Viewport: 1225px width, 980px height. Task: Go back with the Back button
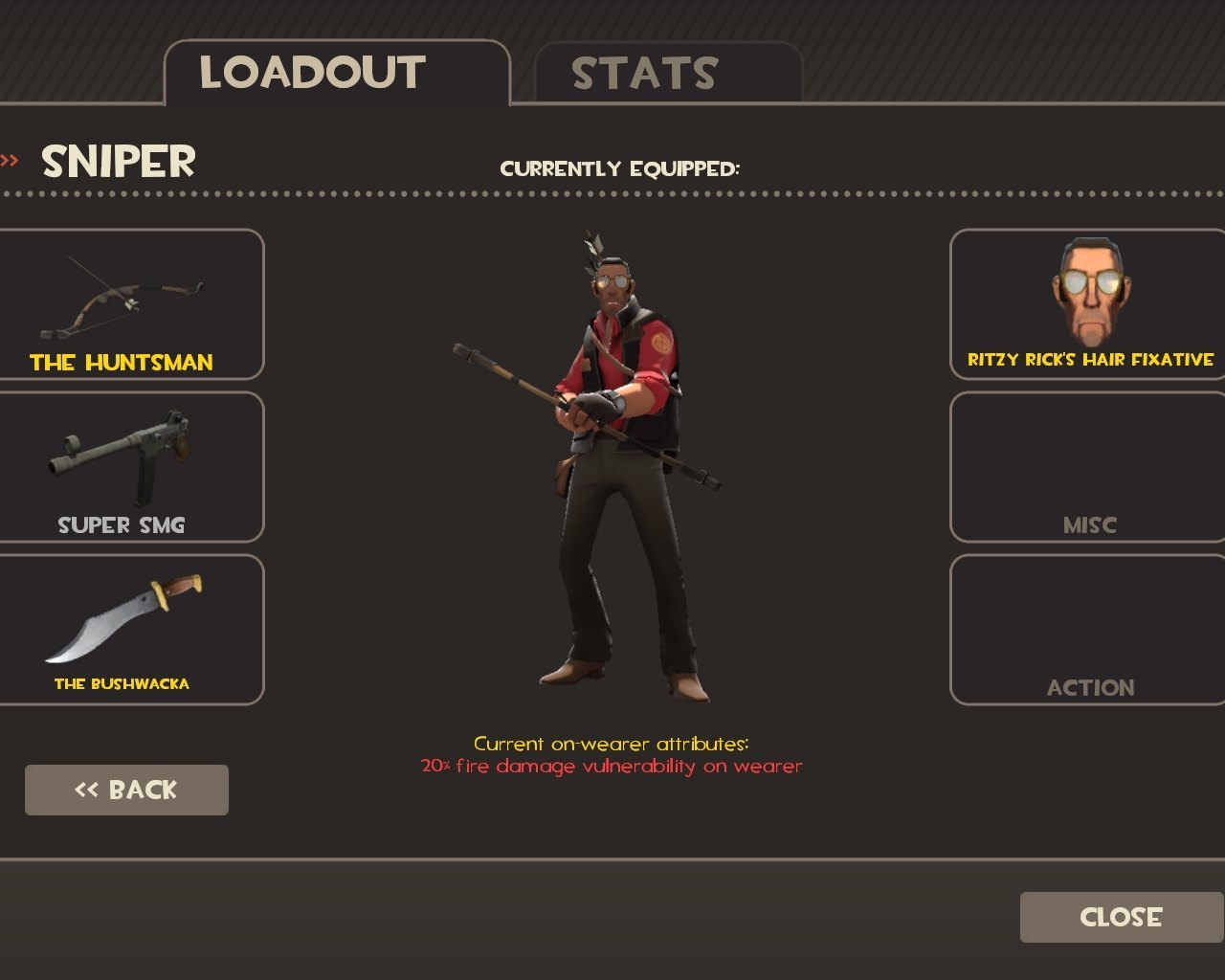point(126,790)
